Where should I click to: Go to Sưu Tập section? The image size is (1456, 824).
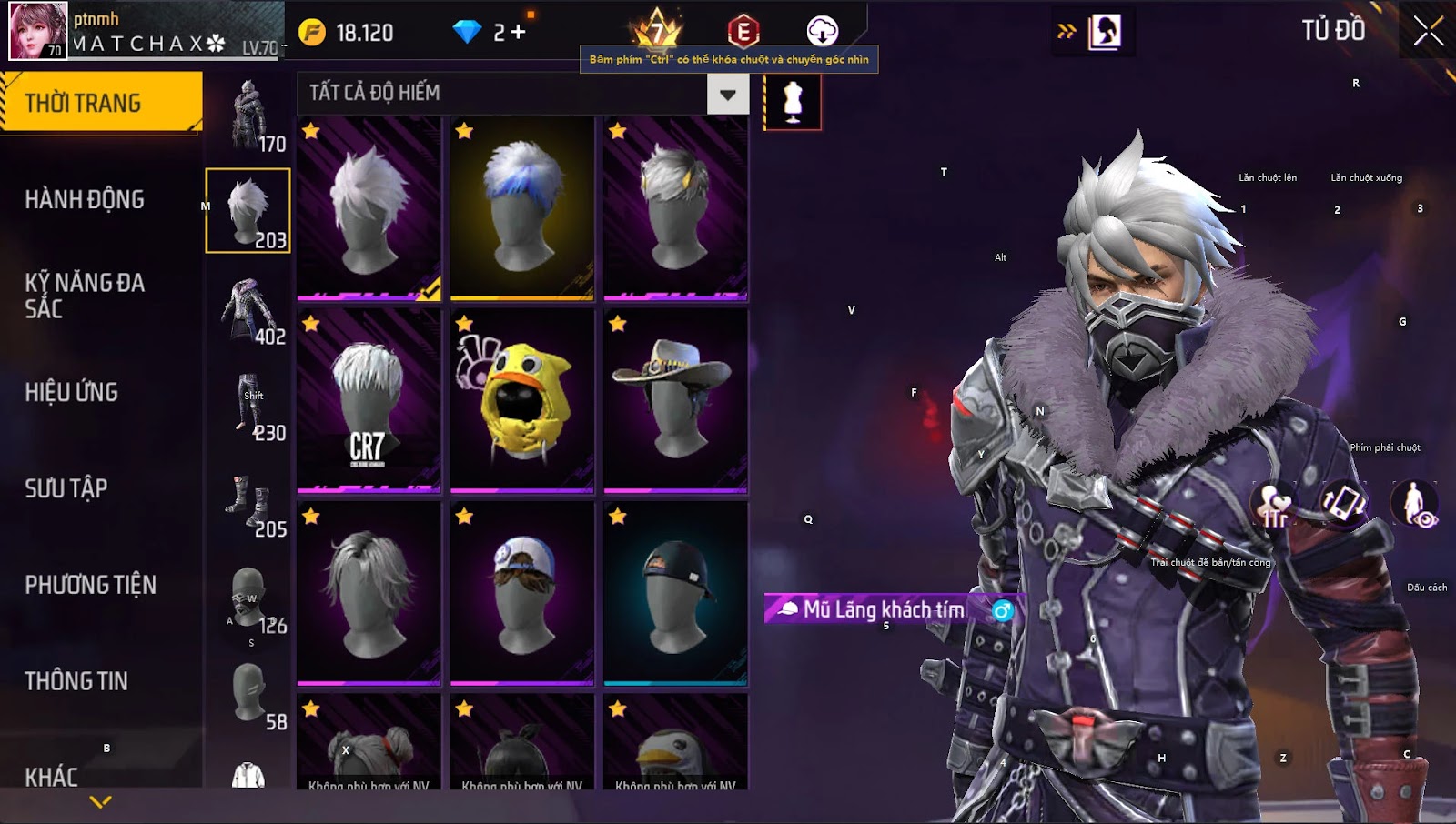pyautogui.click(x=66, y=488)
